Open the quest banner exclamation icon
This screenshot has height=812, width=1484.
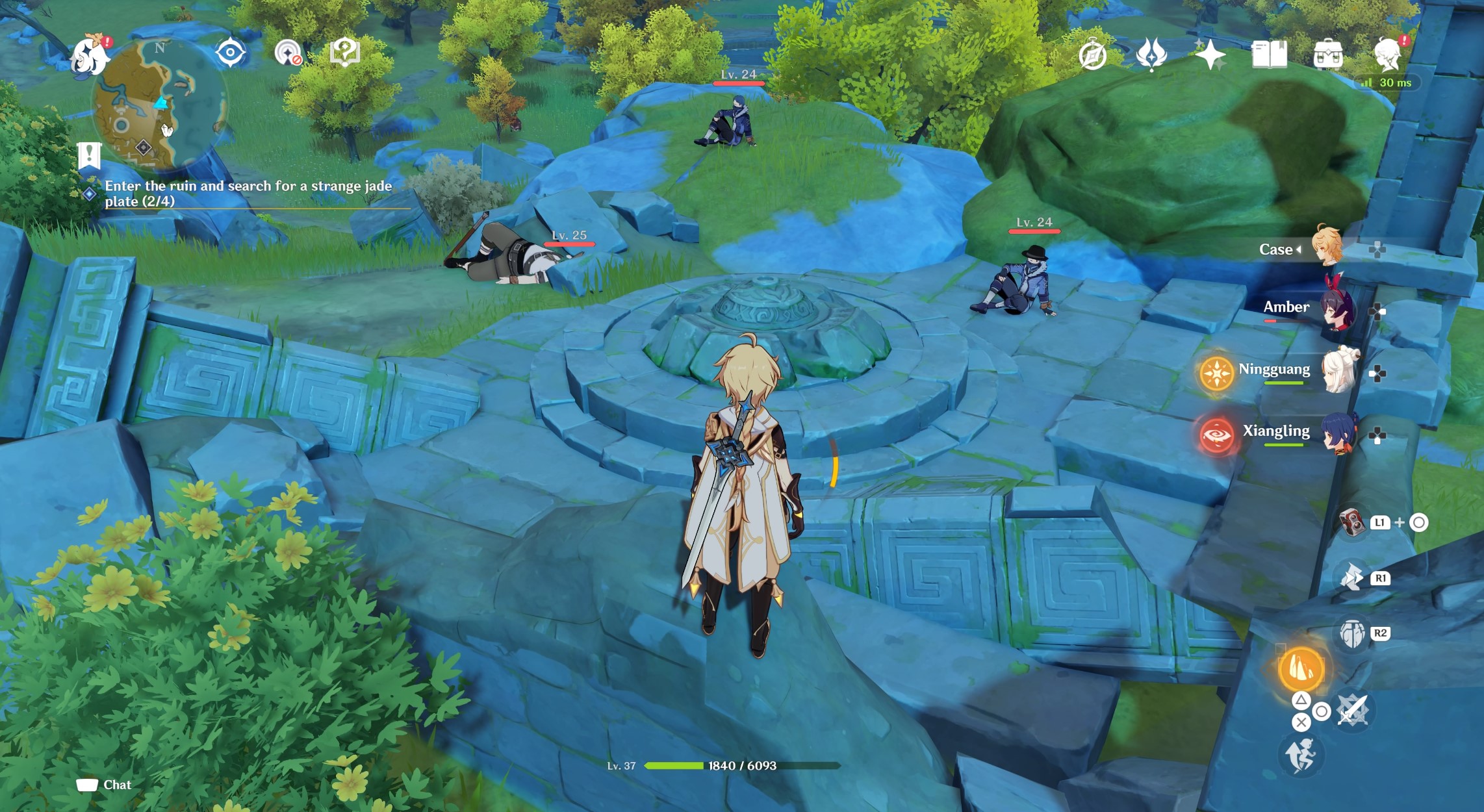[89, 155]
